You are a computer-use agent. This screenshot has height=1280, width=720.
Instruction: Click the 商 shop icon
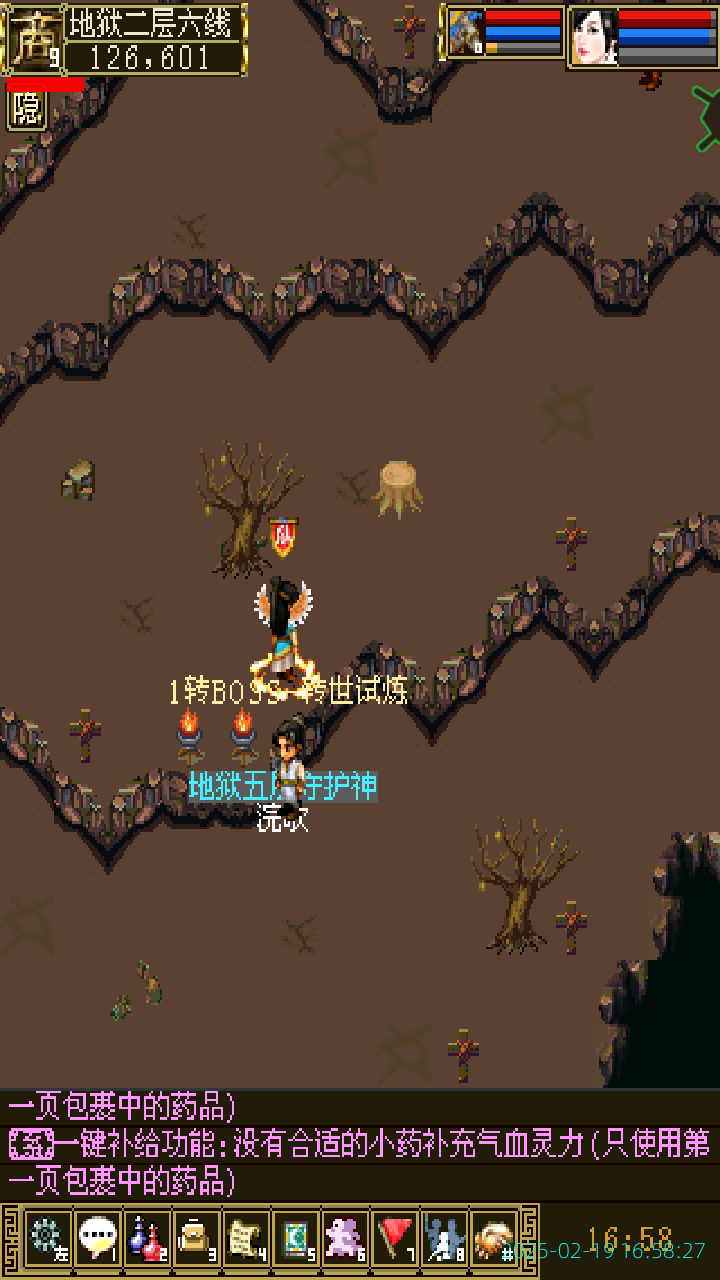pos(32,40)
